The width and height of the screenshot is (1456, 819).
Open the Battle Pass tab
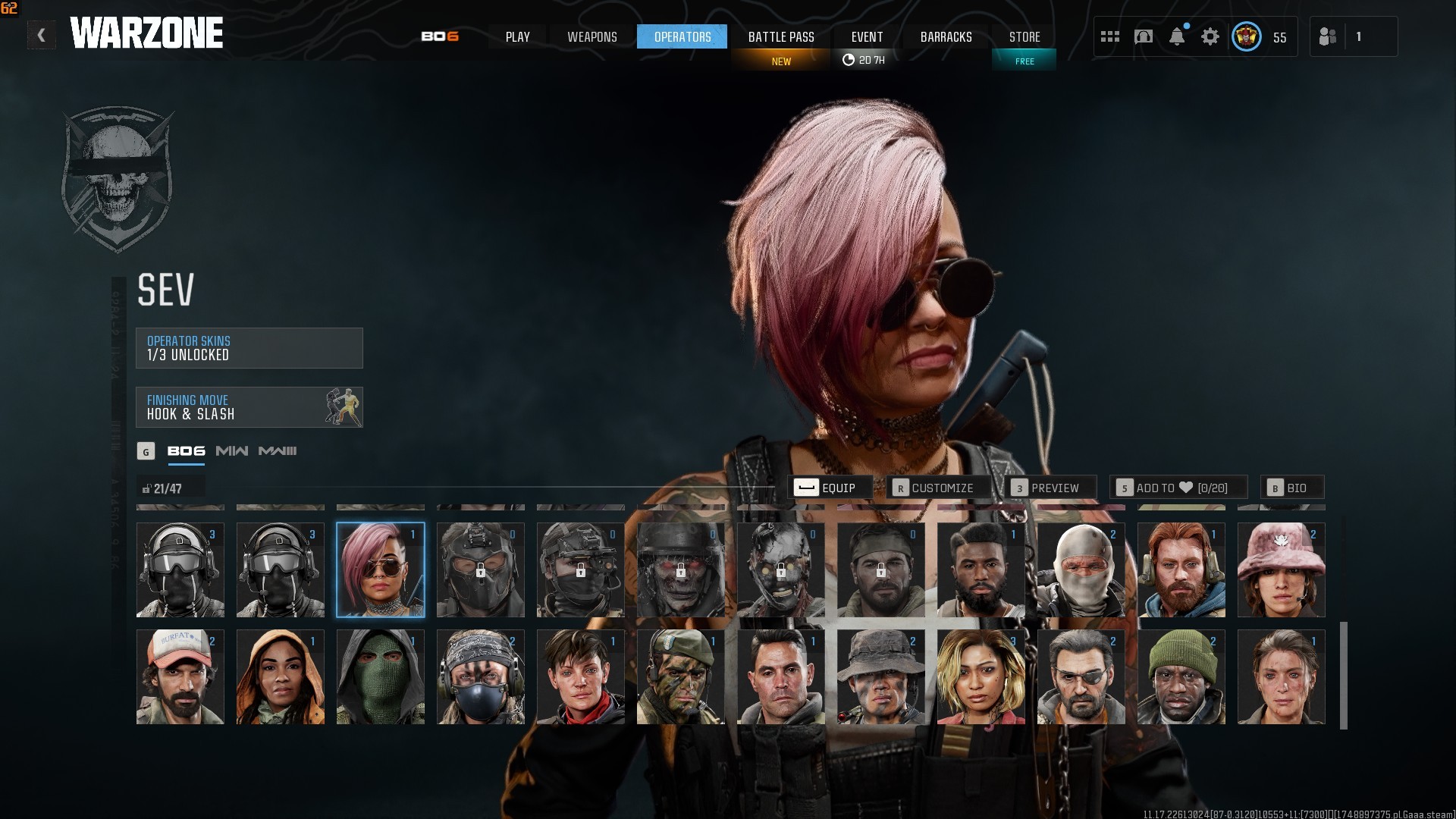(x=781, y=36)
